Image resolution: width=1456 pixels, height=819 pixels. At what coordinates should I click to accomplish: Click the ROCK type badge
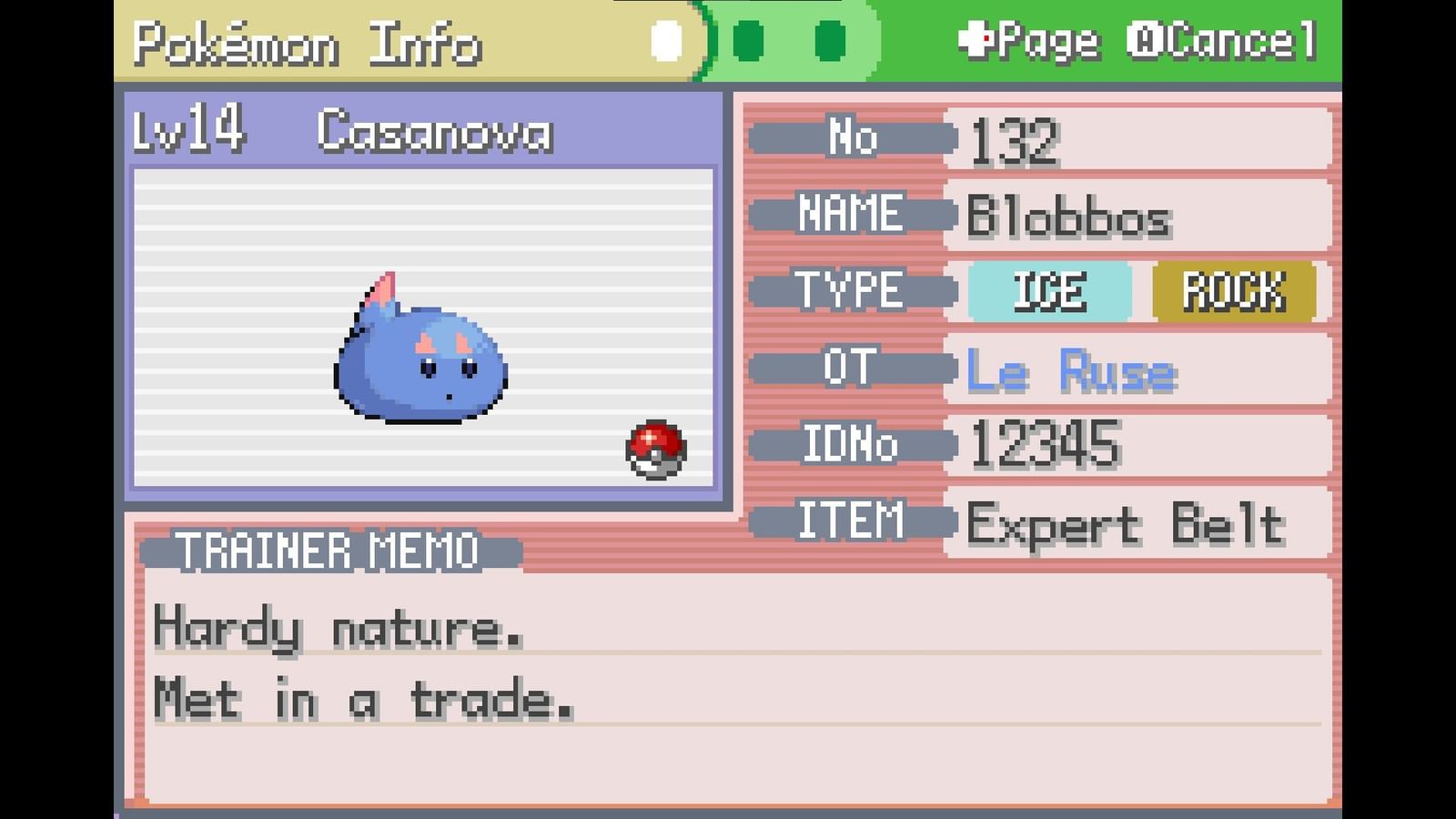click(1233, 292)
